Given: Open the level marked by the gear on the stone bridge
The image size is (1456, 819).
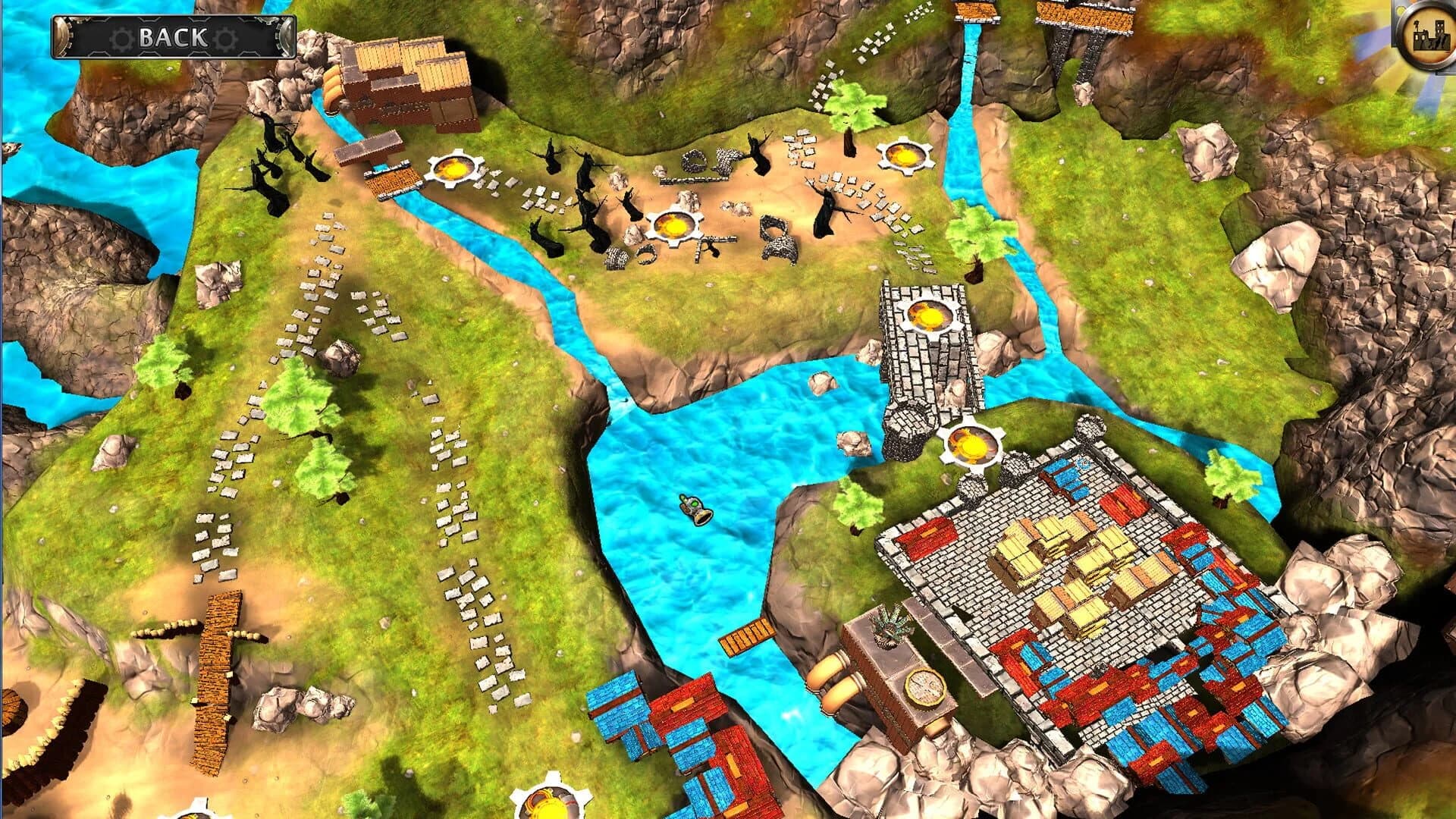Looking at the screenshot, I should pos(928,315).
